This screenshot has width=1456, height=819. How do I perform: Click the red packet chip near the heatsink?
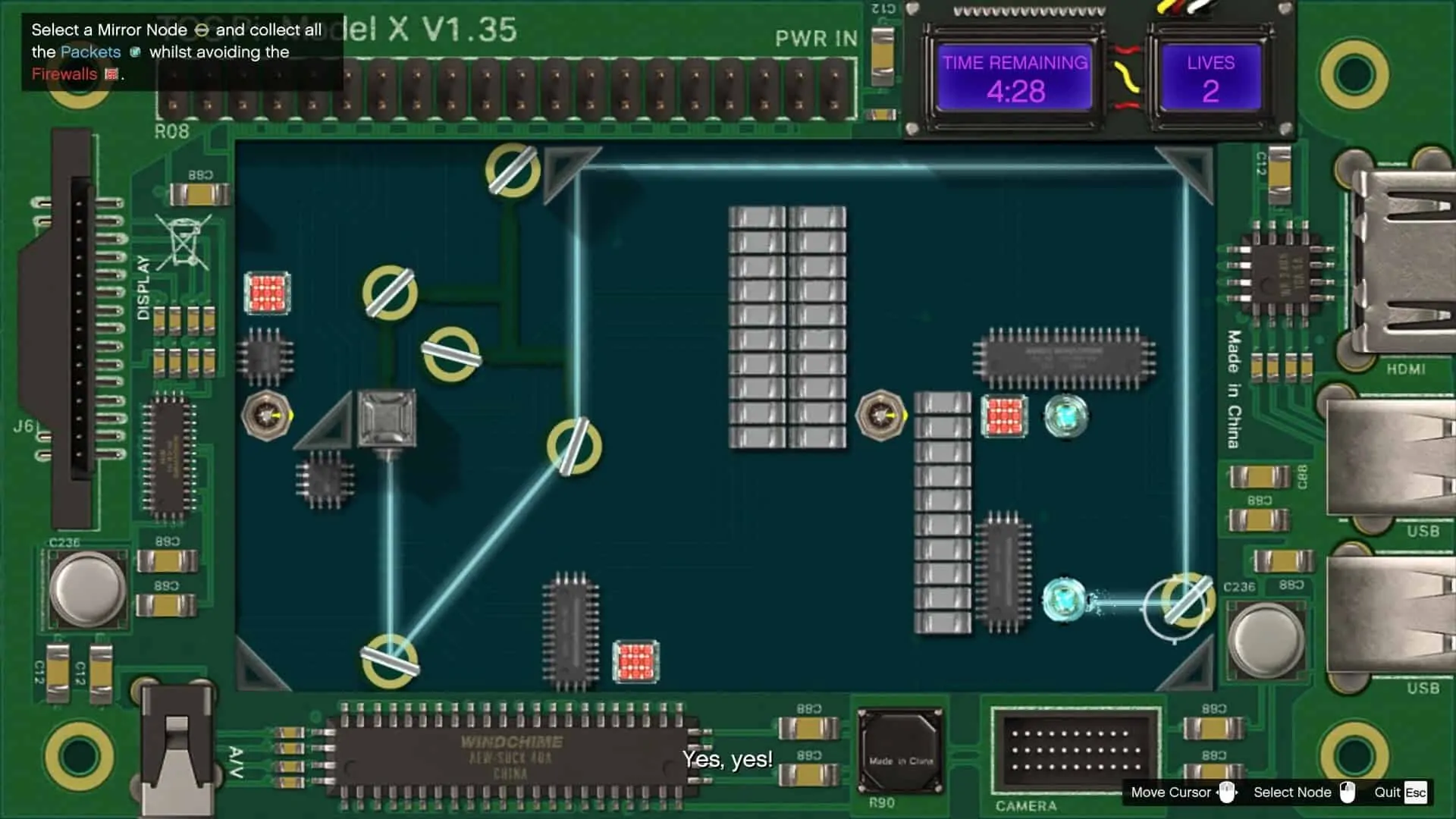[1004, 416]
